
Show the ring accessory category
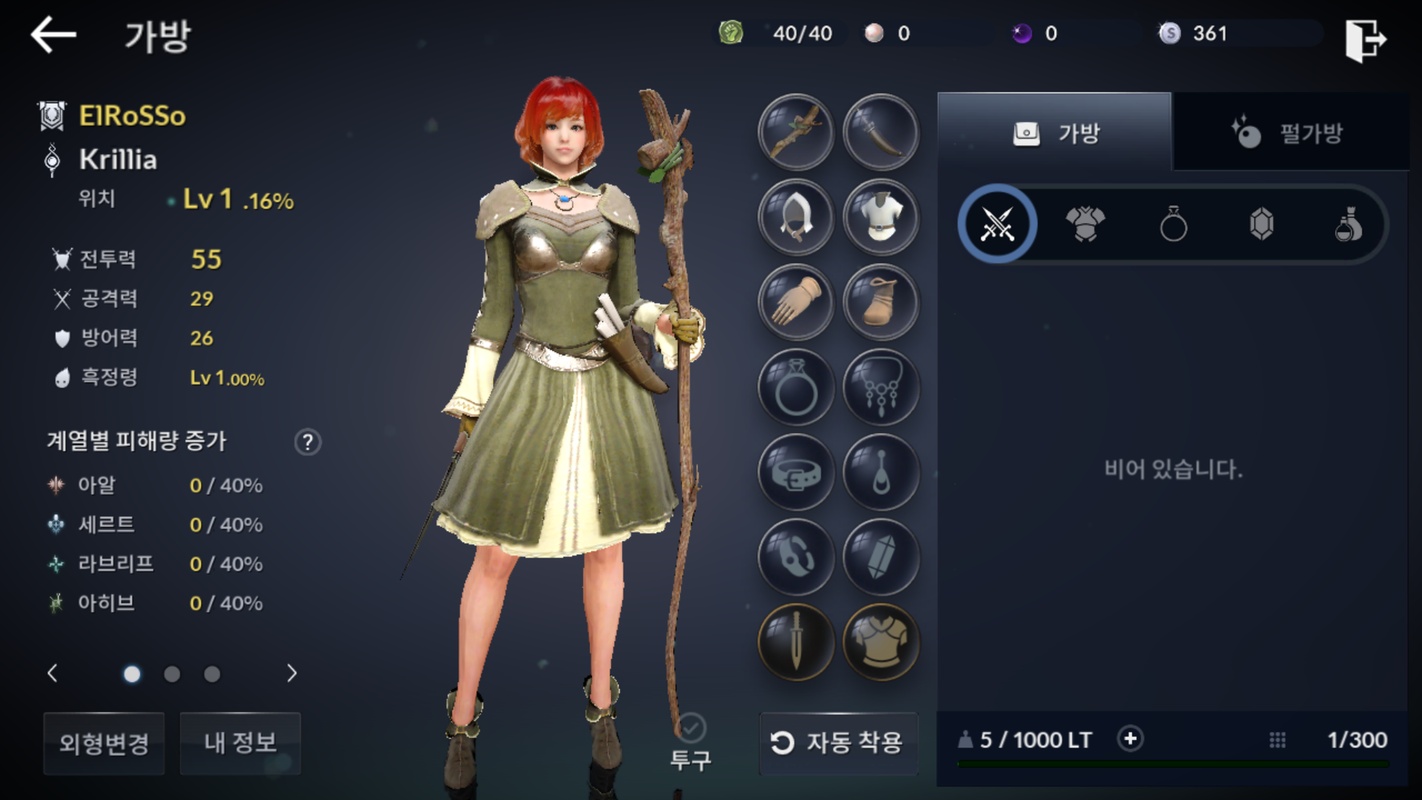click(x=1173, y=225)
